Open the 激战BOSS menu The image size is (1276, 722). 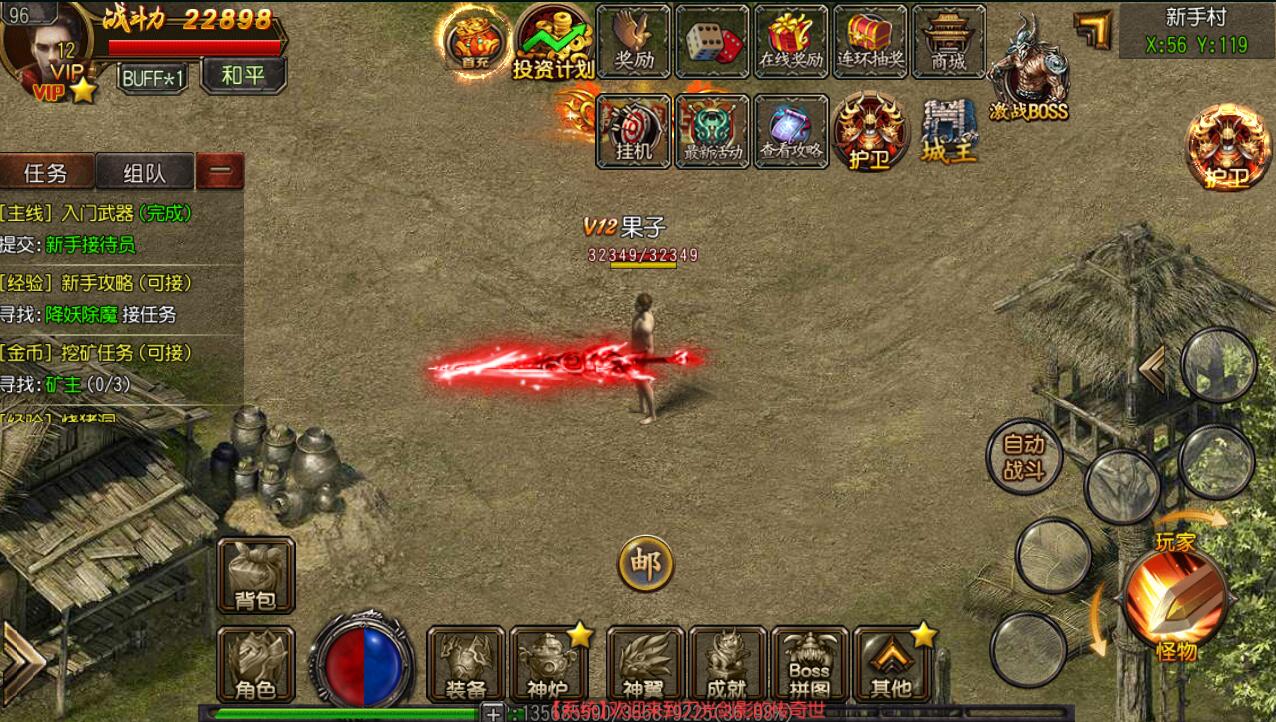tap(1028, 72)
